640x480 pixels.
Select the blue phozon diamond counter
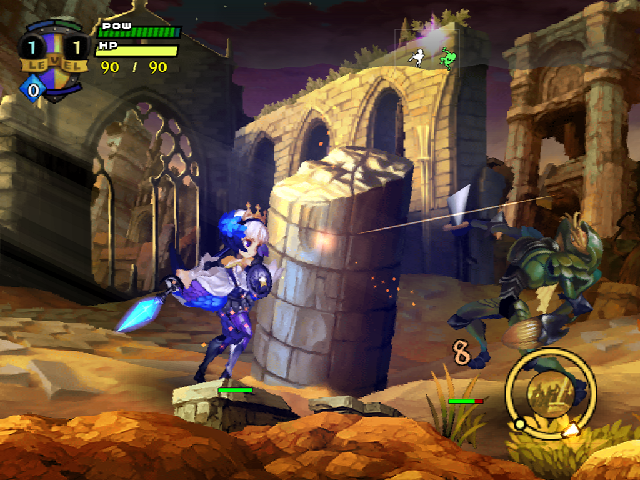click(34, 90)
